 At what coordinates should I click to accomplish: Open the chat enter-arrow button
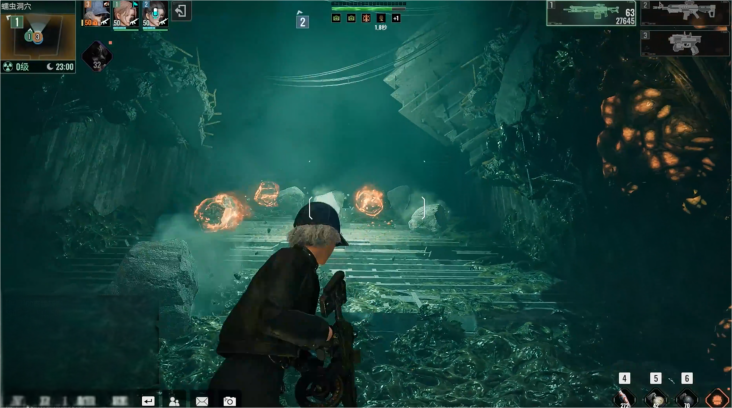(148, 400)
